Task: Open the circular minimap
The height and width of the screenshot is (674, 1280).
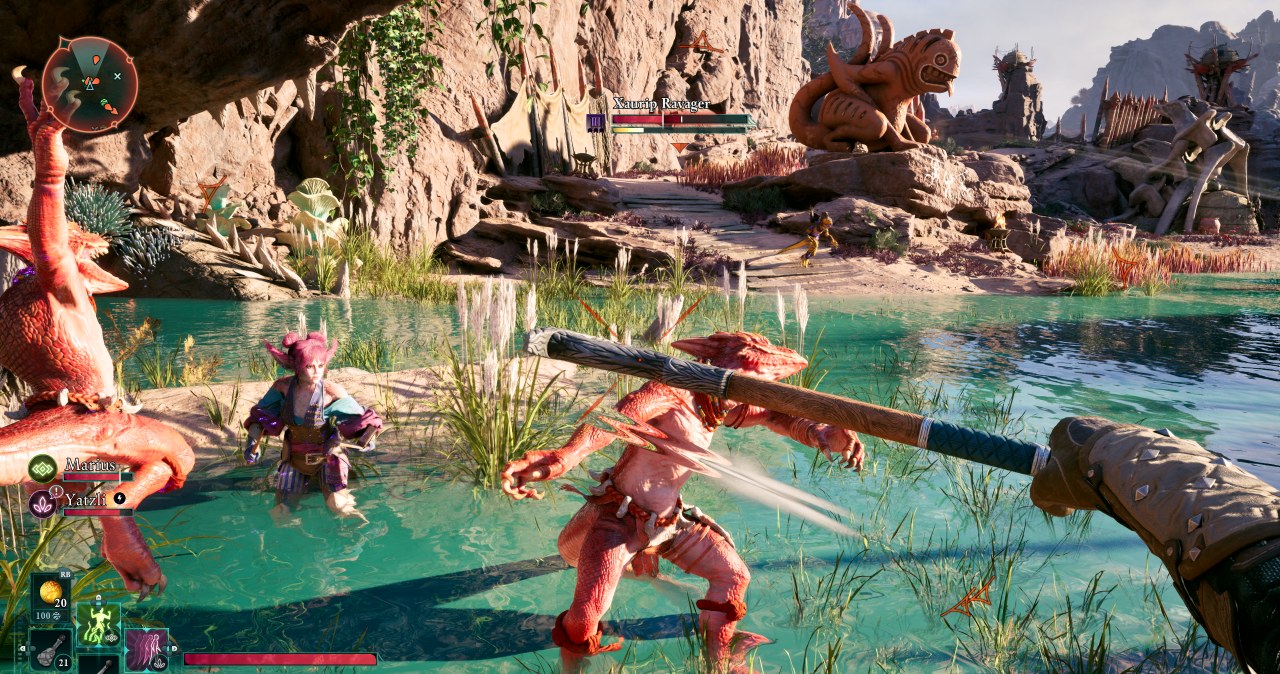Action: tap(90, 84)
